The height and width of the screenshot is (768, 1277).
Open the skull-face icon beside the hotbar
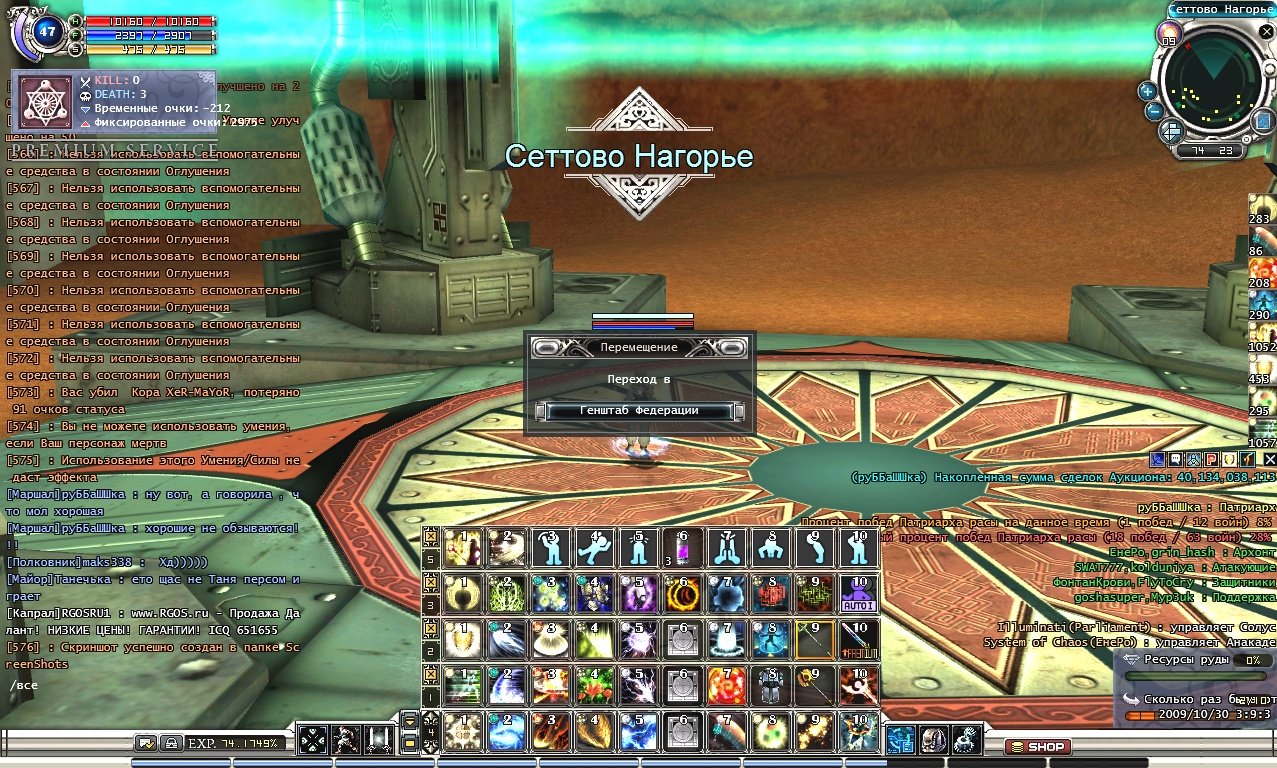933,740
